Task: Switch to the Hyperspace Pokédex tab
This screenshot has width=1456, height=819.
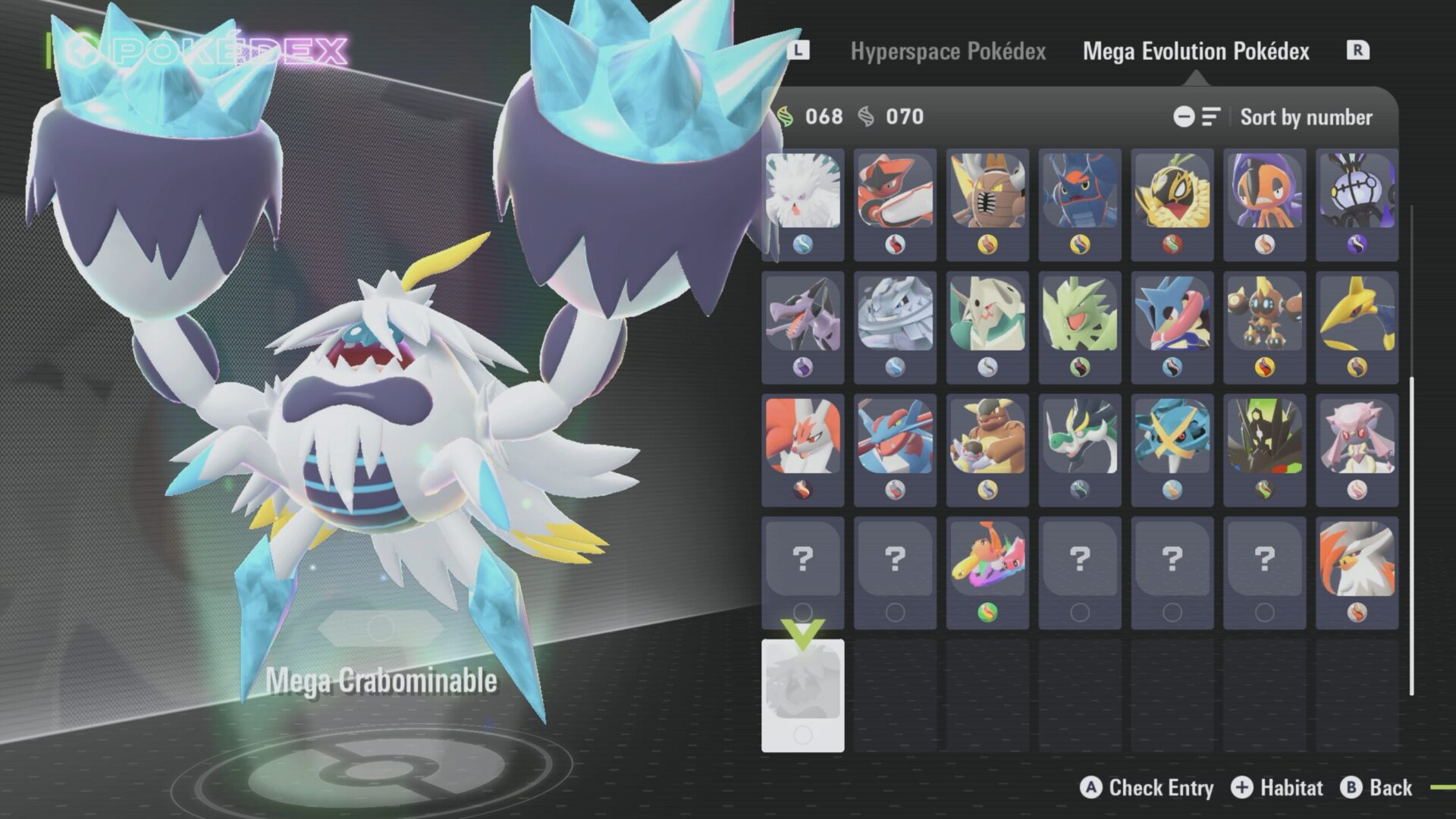Action: pyautogui.click(x=949, y=52)
